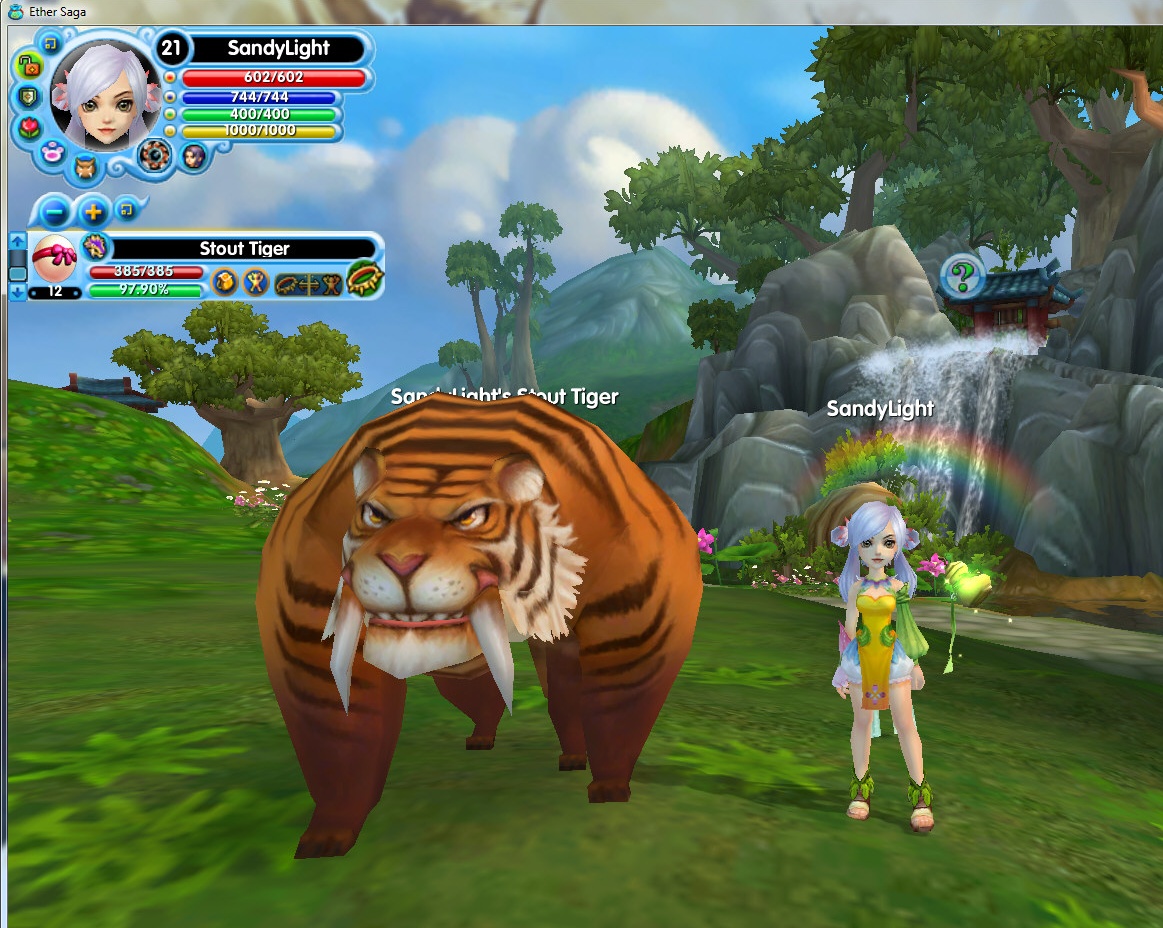Viewport: 1163px width, 928px height.
Task: Toggle the small square icon beside plus button
Action: 125,208
